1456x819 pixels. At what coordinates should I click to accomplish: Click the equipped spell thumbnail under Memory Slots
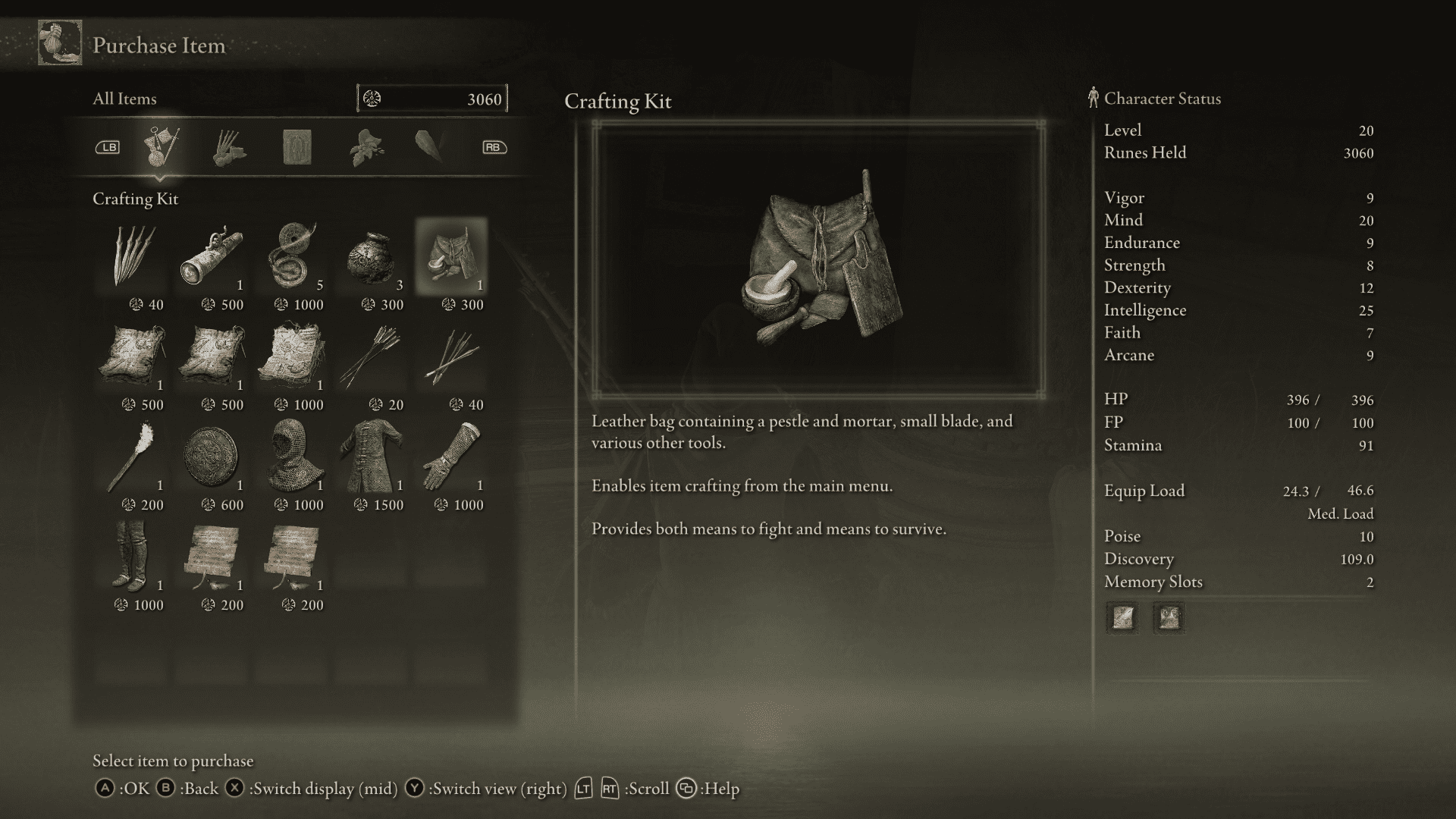click(1121, 618)
